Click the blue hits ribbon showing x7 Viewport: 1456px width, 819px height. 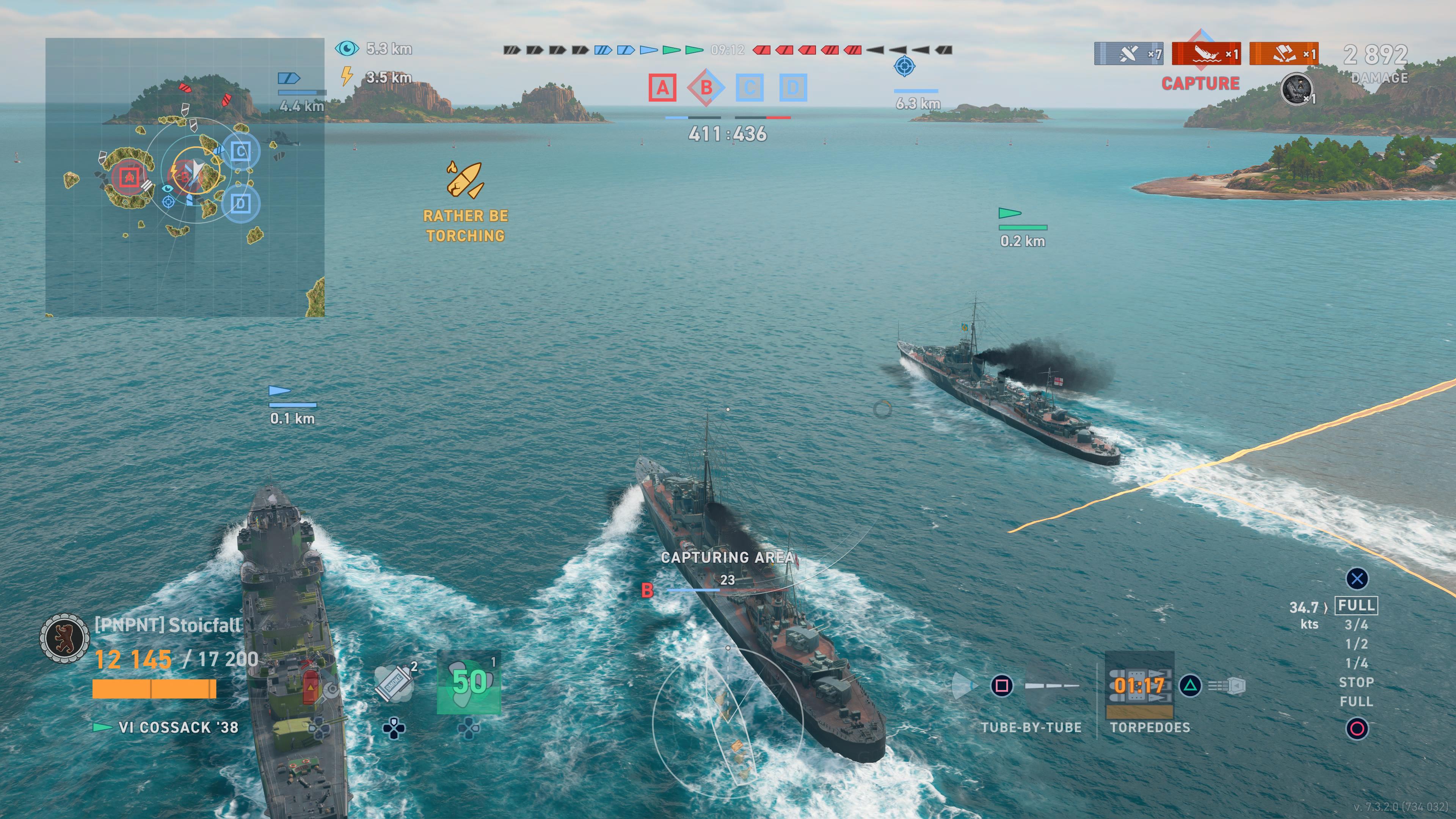coord(1129,54)
